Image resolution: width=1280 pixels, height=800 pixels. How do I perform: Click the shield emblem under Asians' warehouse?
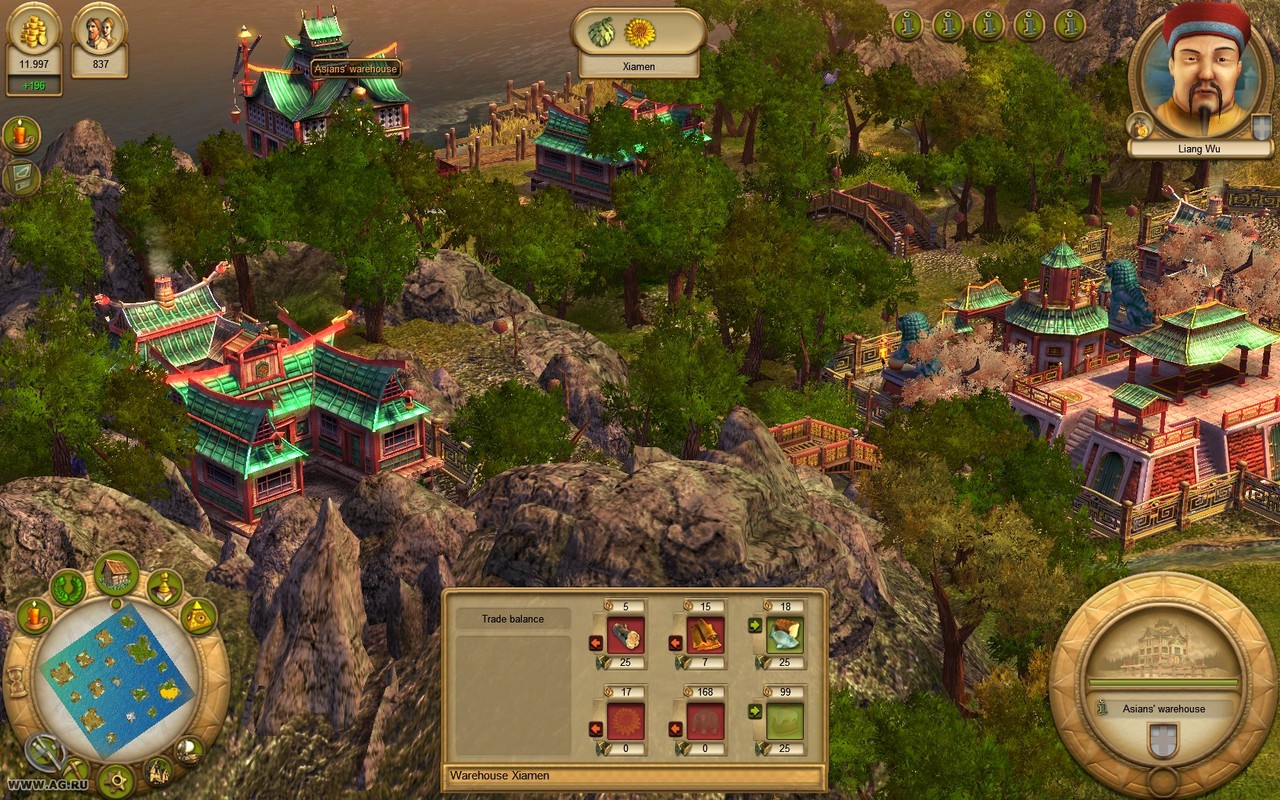[1162, 741]
